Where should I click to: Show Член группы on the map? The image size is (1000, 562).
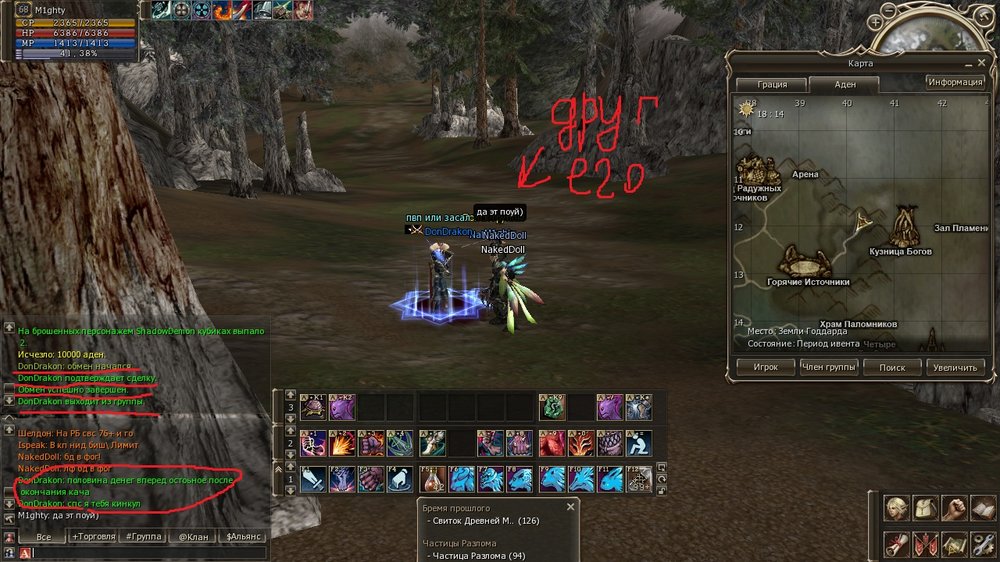click(827, 367)
